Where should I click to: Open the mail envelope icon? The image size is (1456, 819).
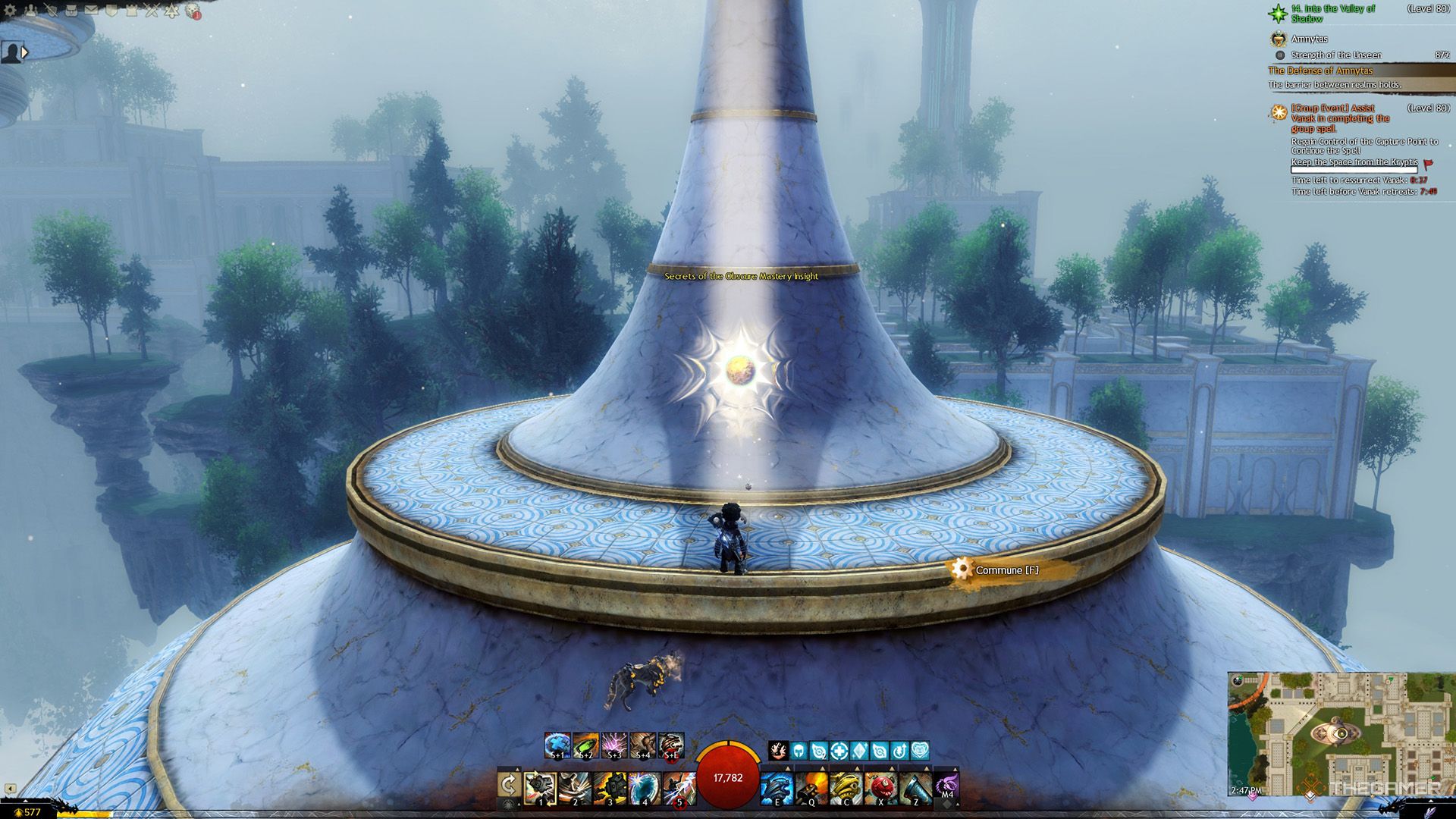click(x=91, y=11)
